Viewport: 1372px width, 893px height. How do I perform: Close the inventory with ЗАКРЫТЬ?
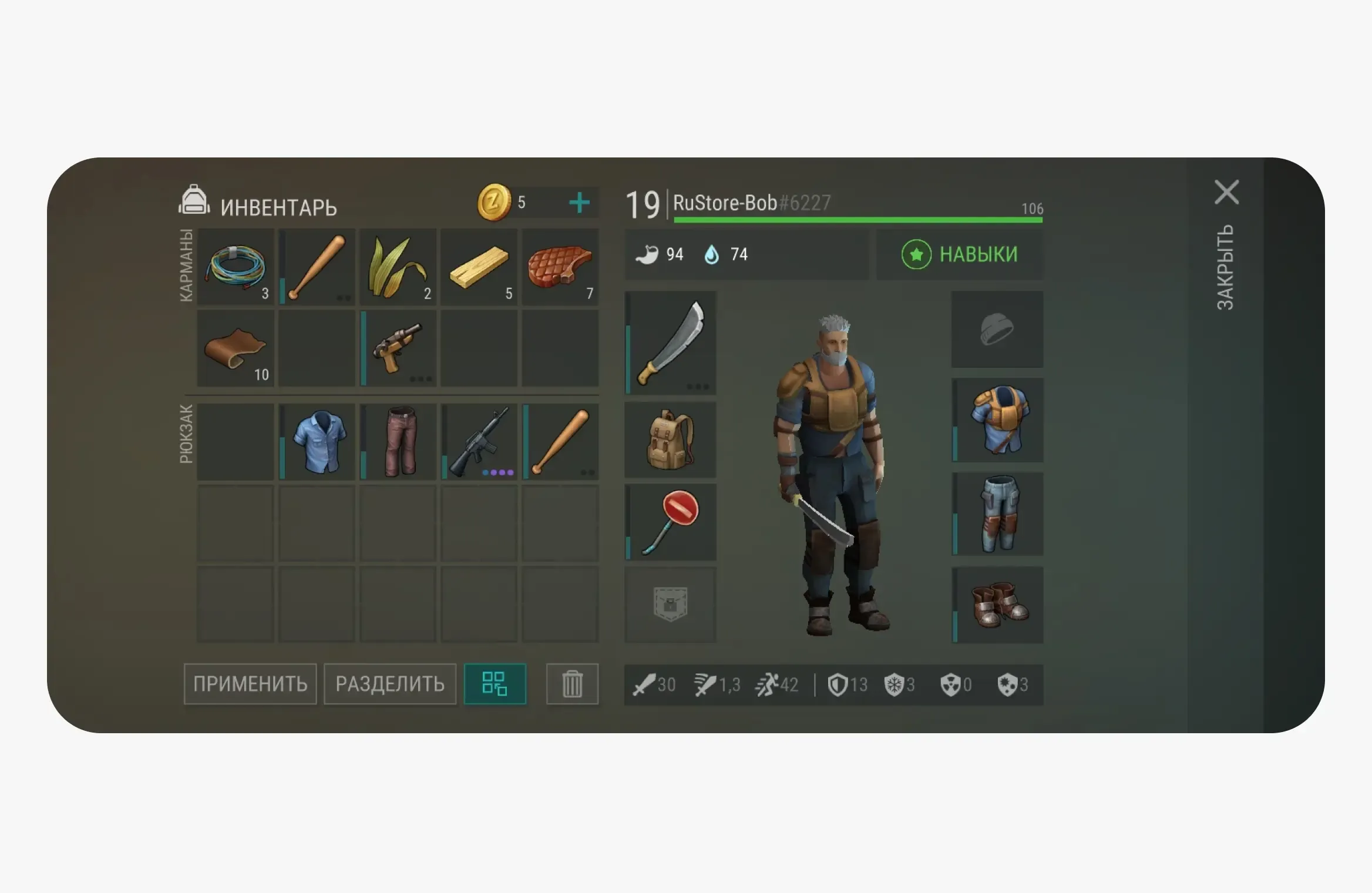click(x=1227, y=268)
